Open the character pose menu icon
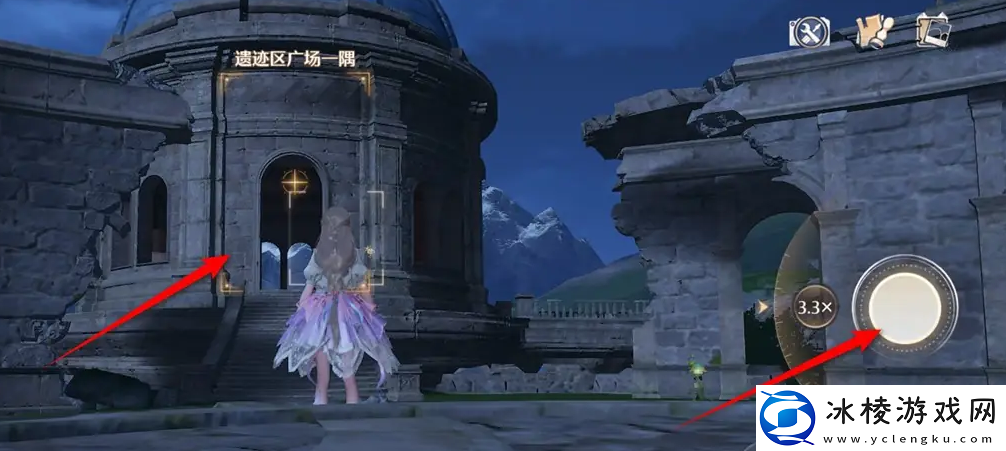 (x=872, y=31)
